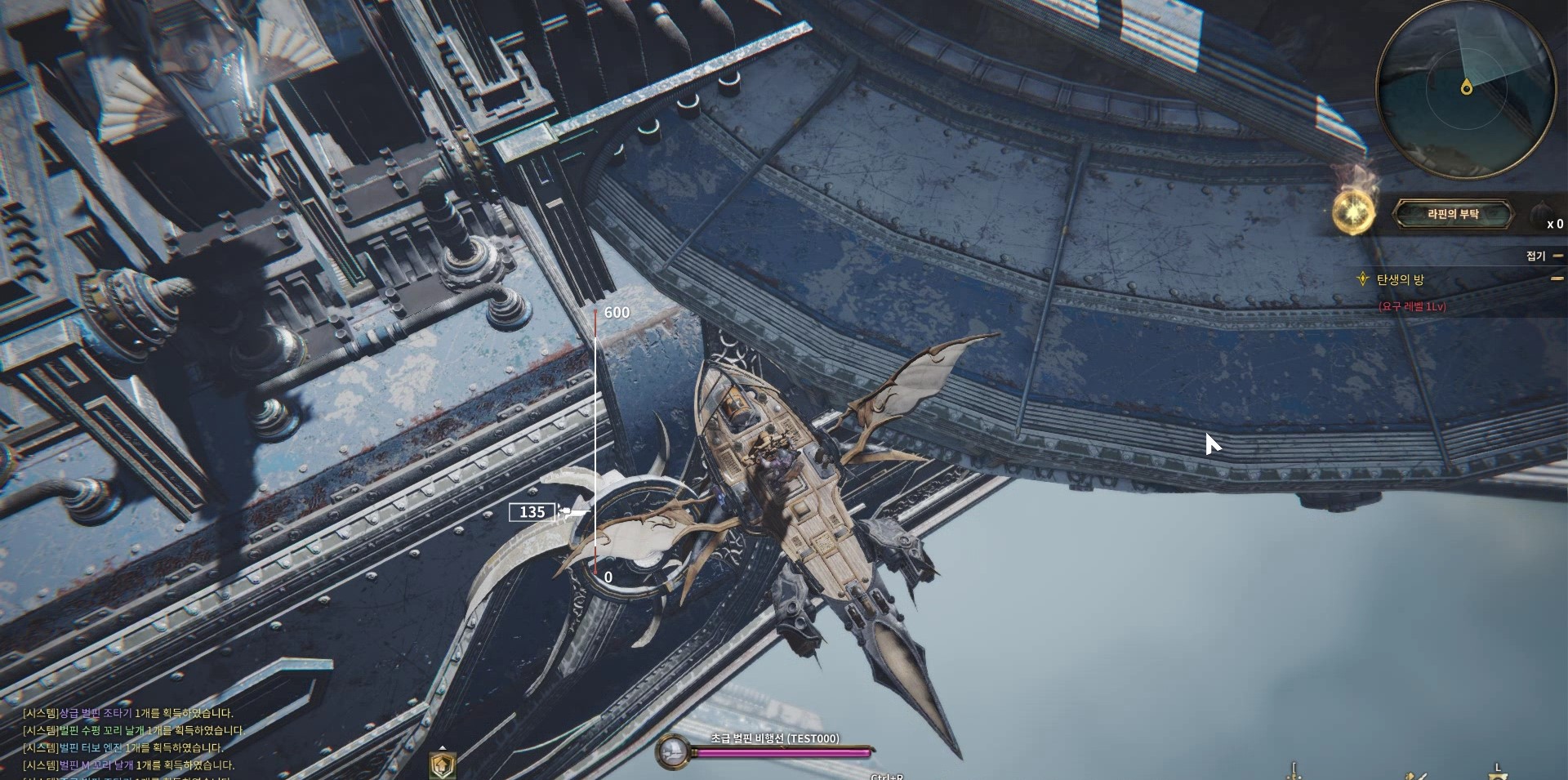Click the glowing golden orb icon
The image size is (1568, 780).
1352,212
